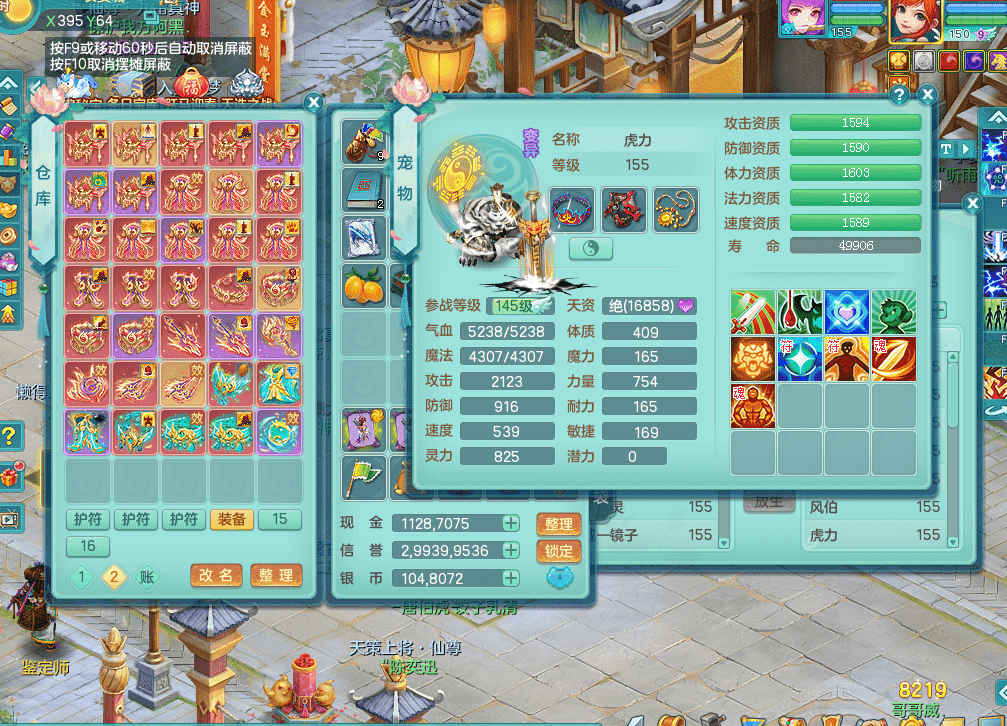Switch to the 装备 storage tab
The height and width of the screenshot is (726, 1007).
pyautogui.click(x=233, y=519)
